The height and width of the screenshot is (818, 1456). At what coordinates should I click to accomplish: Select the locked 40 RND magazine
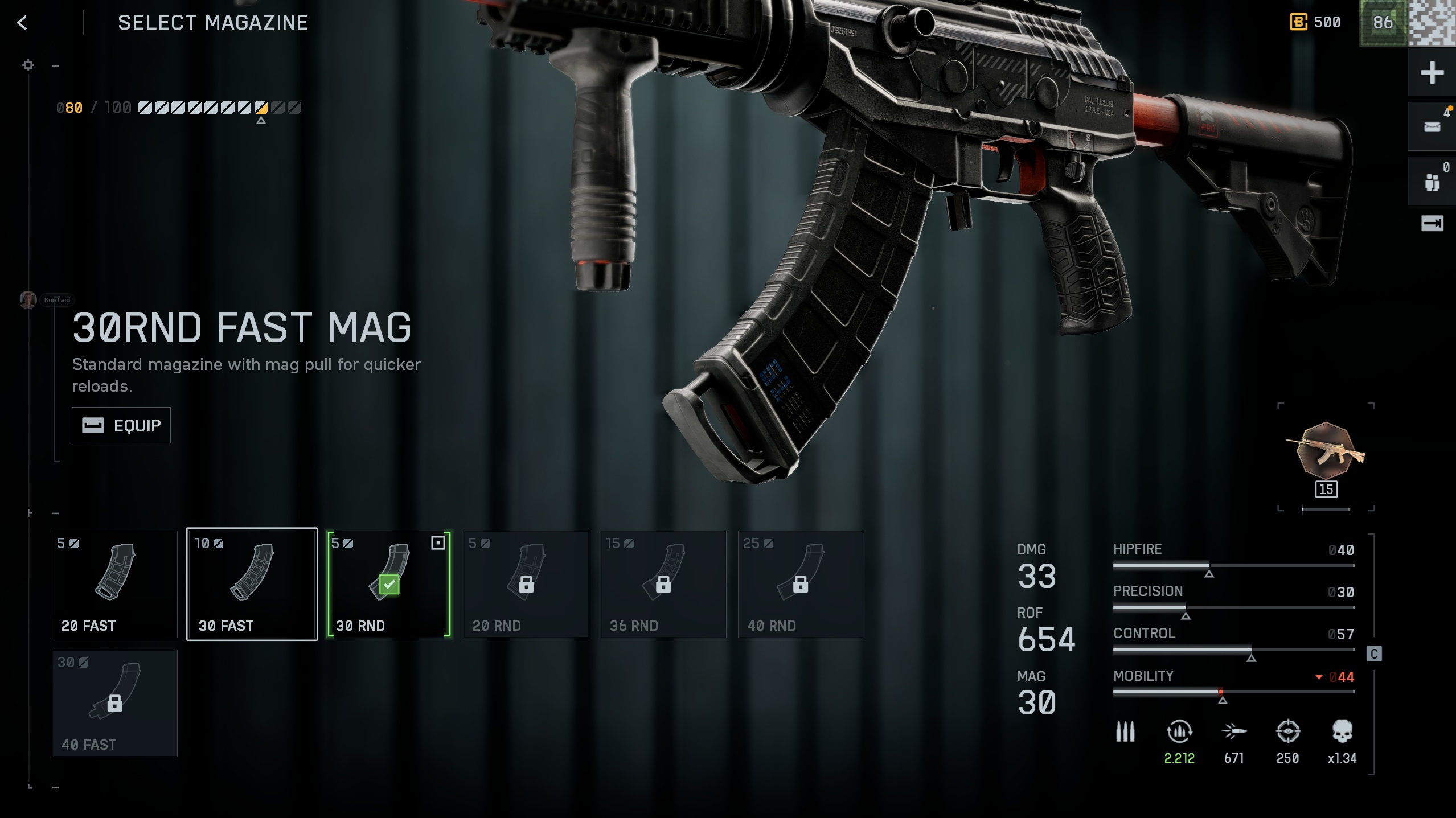coord(800,584)
